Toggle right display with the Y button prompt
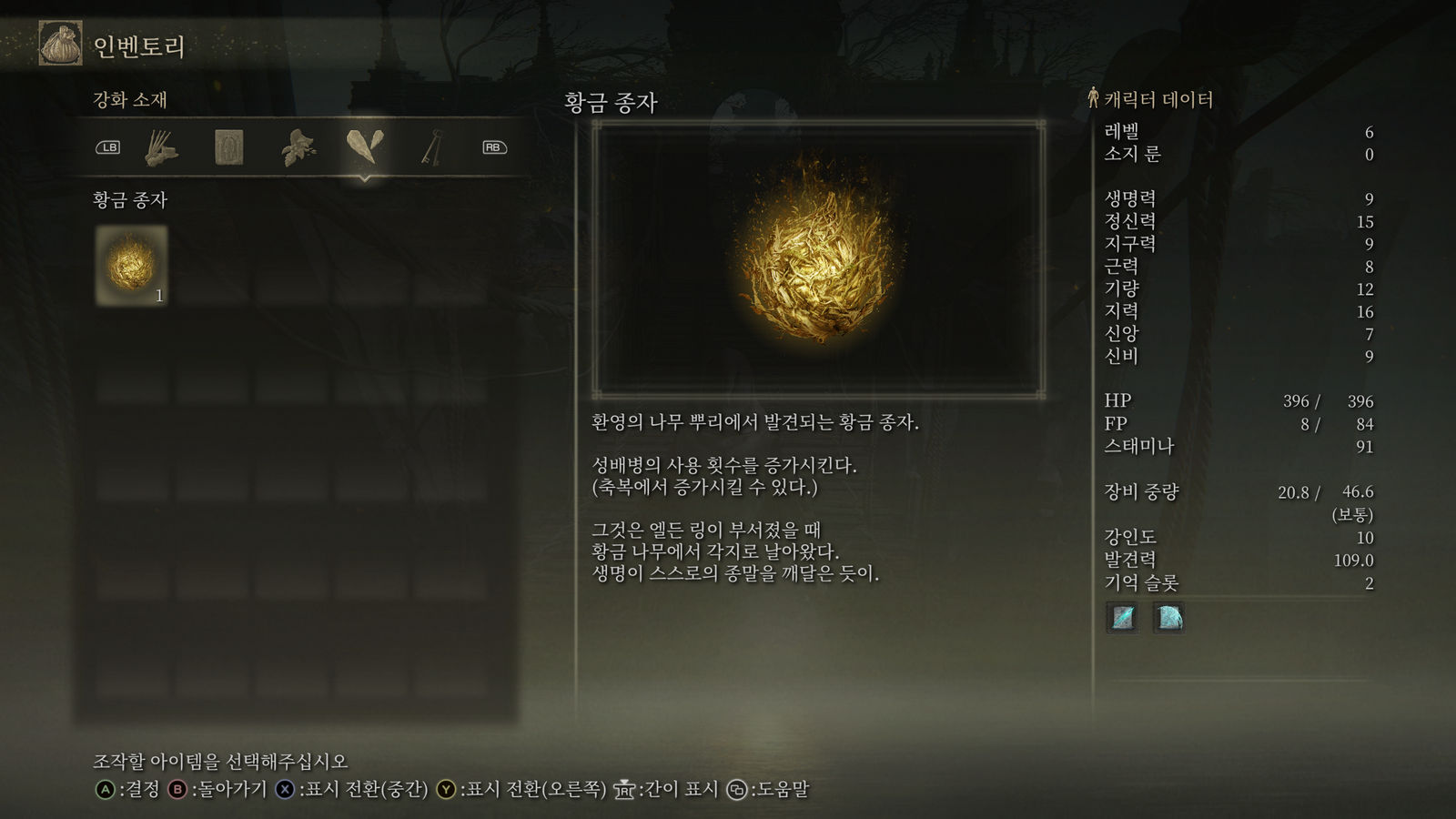 pos(445,791)
